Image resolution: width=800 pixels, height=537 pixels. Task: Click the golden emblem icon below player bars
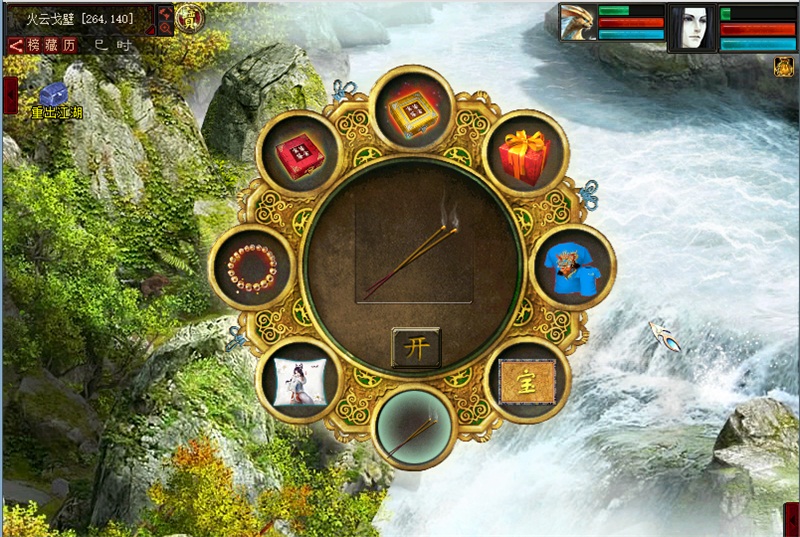(x=784, y=67)
